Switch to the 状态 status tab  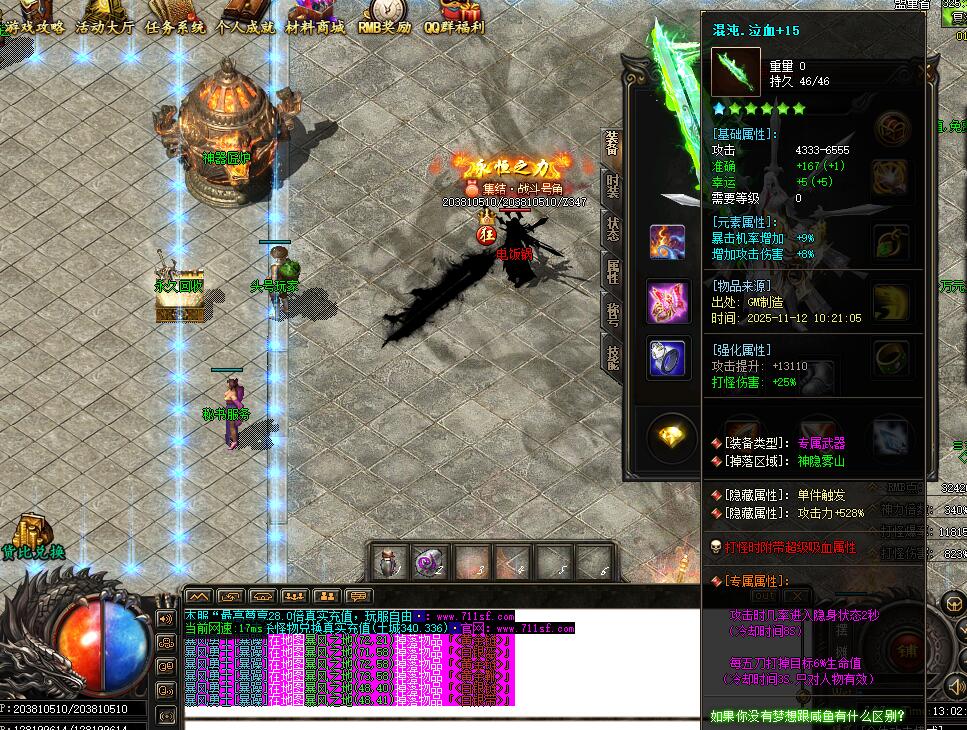(612, 228)
